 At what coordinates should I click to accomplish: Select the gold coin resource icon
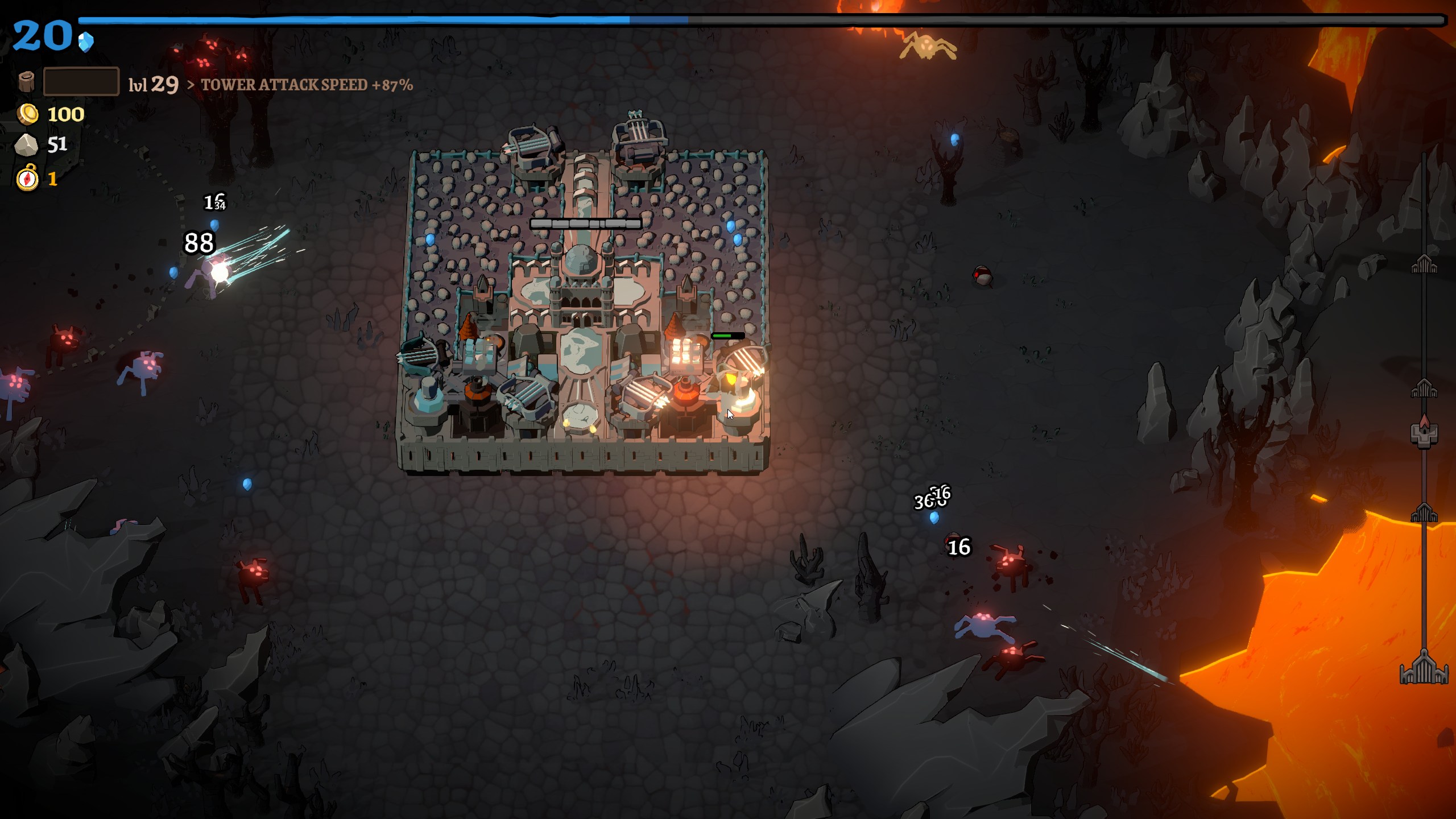[27, 114]
